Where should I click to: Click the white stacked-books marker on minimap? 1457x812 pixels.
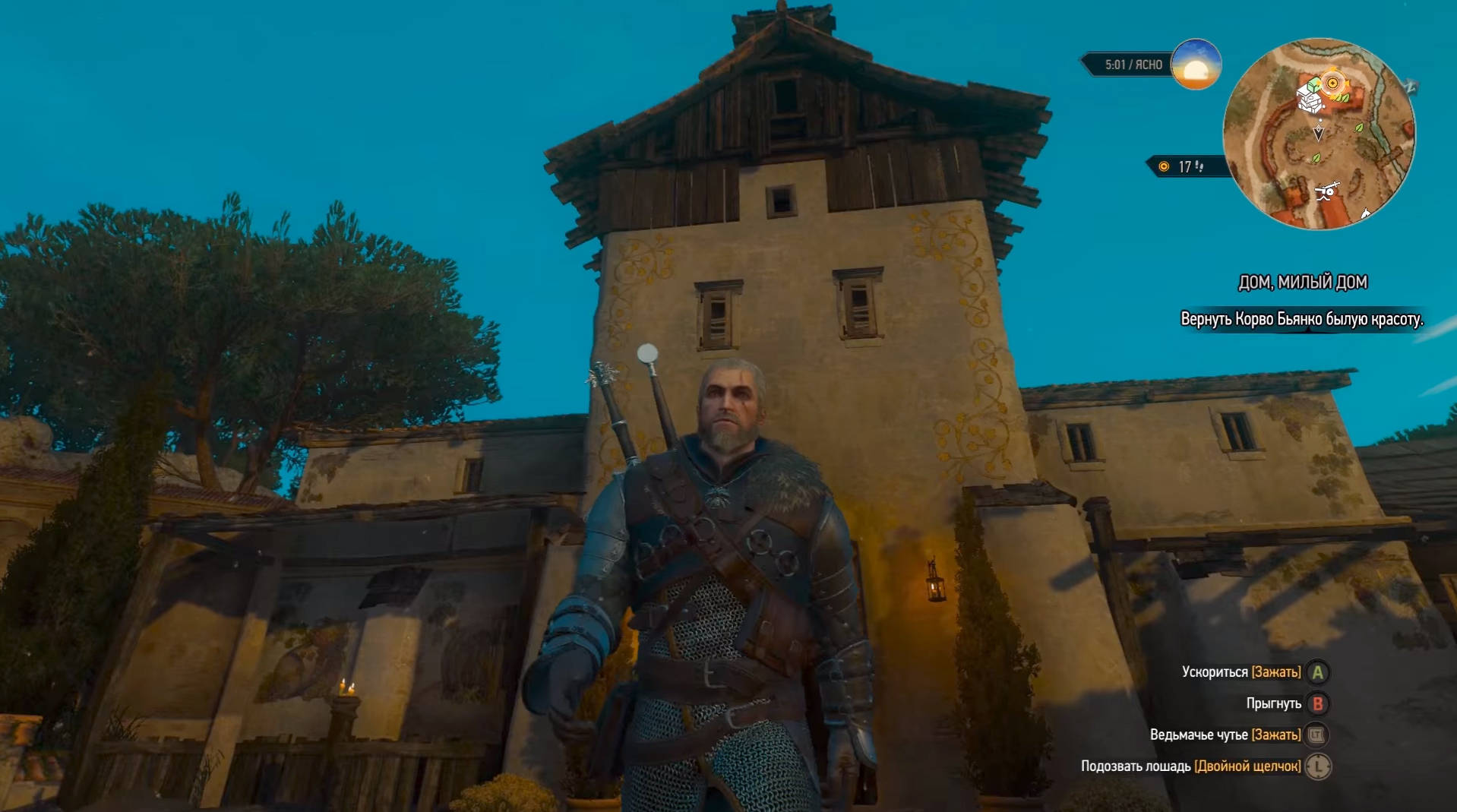pos(1309,101)
